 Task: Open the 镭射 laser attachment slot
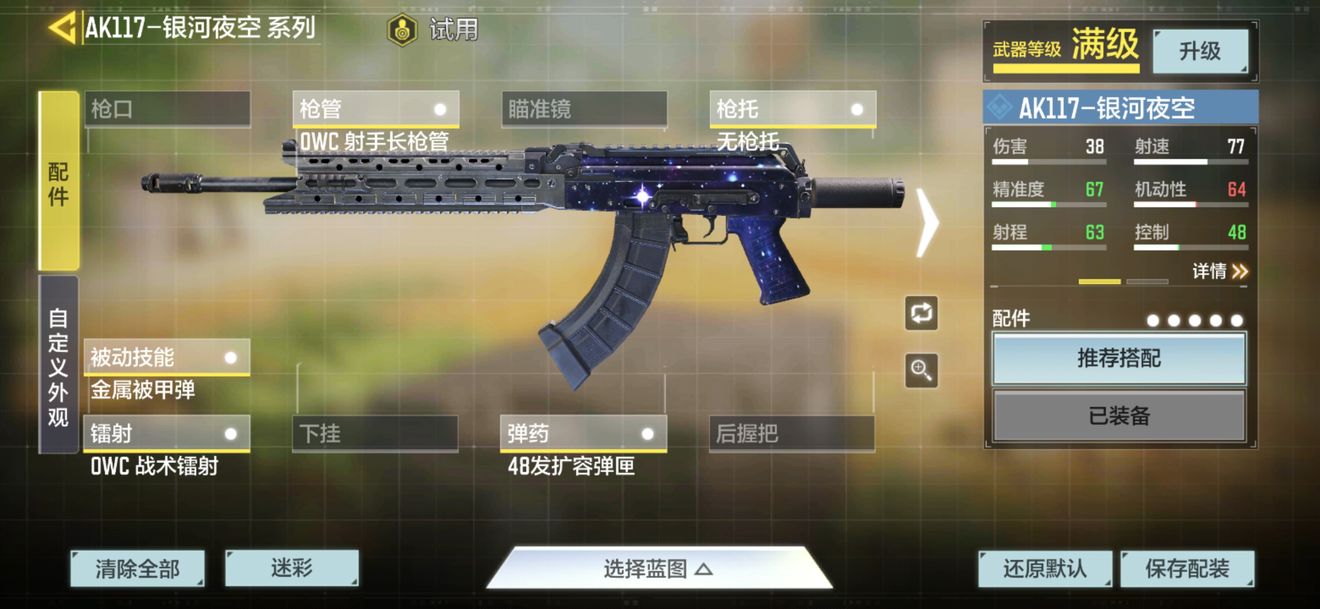click(167, 434)
